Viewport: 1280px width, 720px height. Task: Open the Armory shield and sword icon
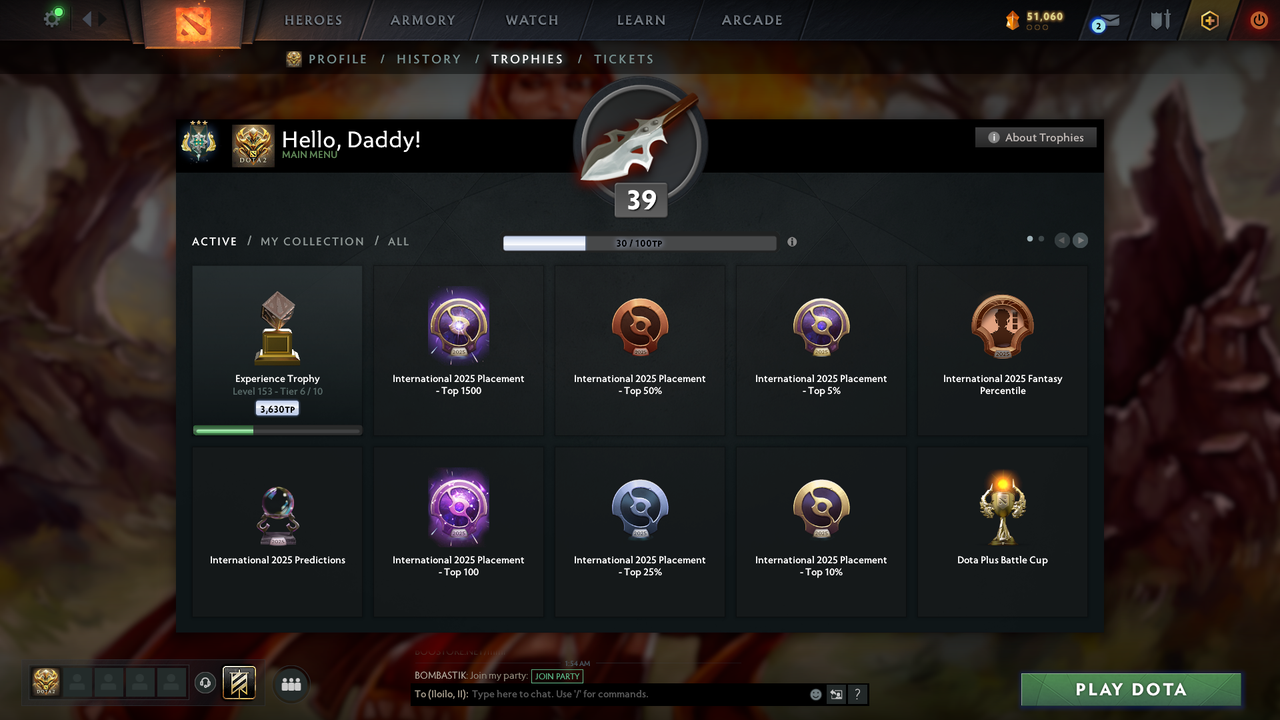(1160, 20)
